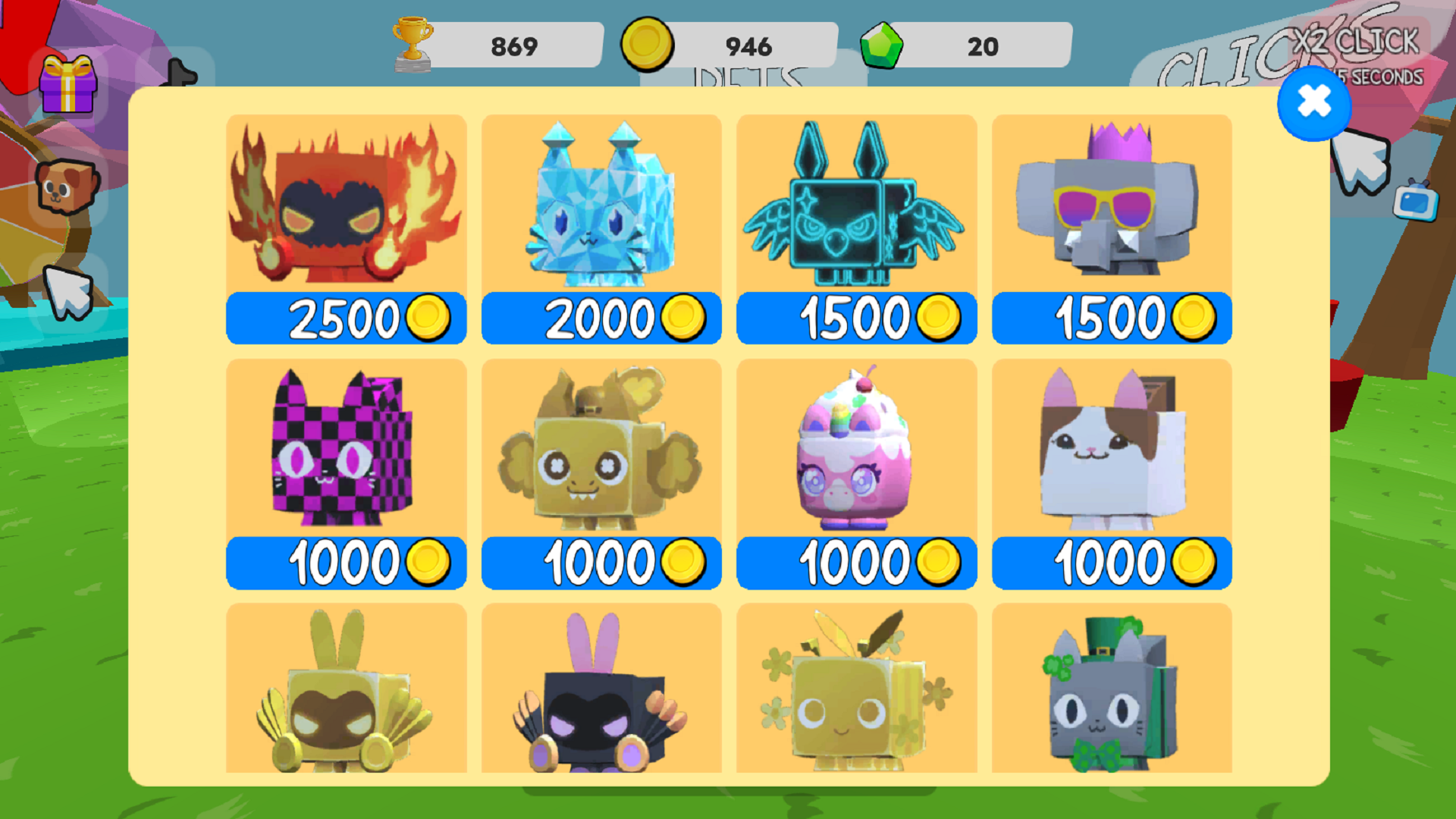Buy the ice cat pet for 2000 coins
The height and width of the screenshot is (819, 1456).
601,317
